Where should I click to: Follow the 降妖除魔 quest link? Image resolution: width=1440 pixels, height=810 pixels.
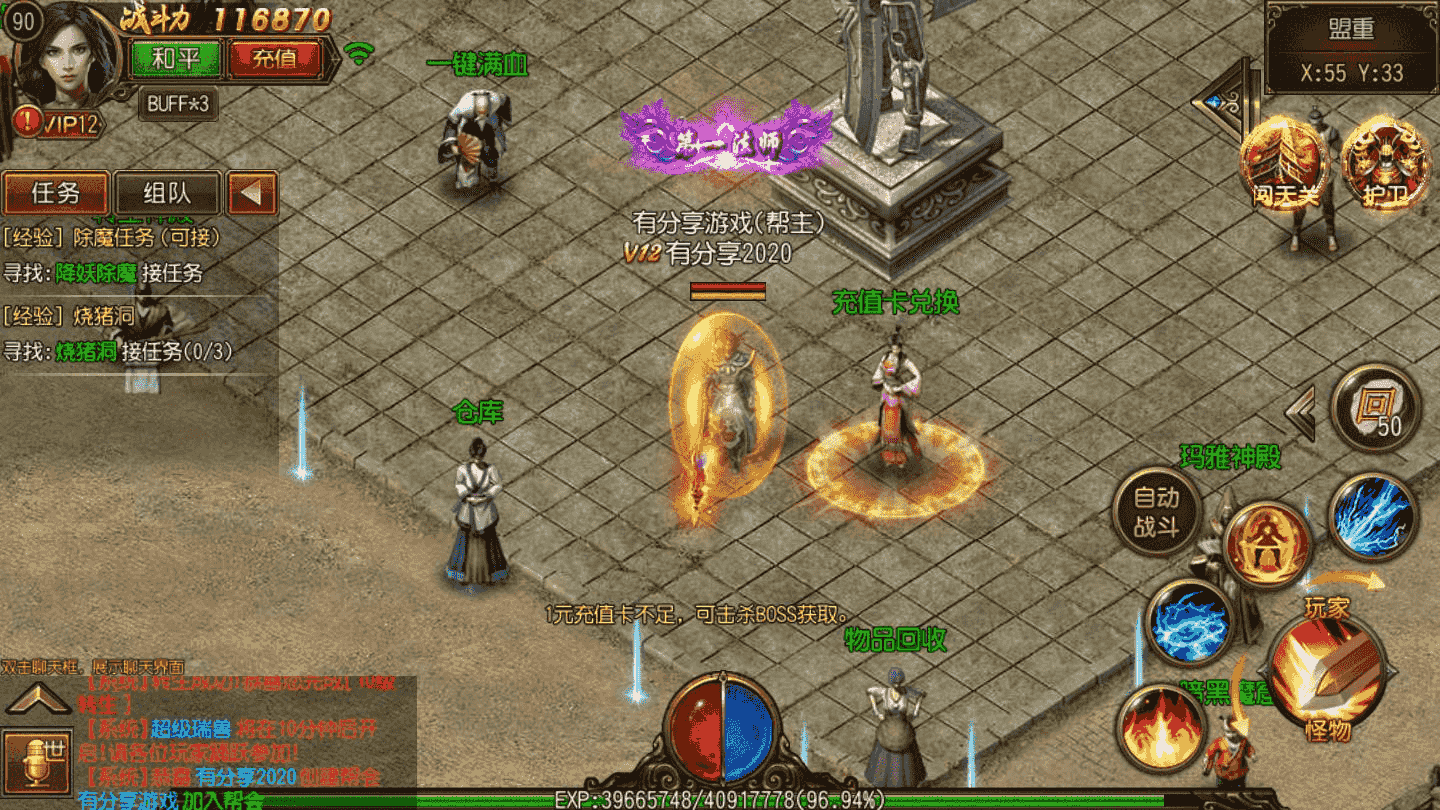tap(96, 272)
